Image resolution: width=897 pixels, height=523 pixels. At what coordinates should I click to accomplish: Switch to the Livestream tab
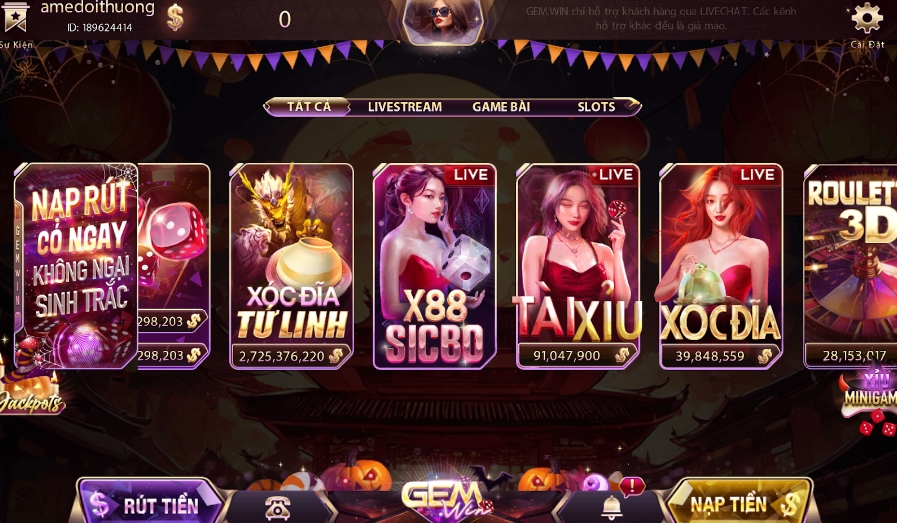coord(404,107)
